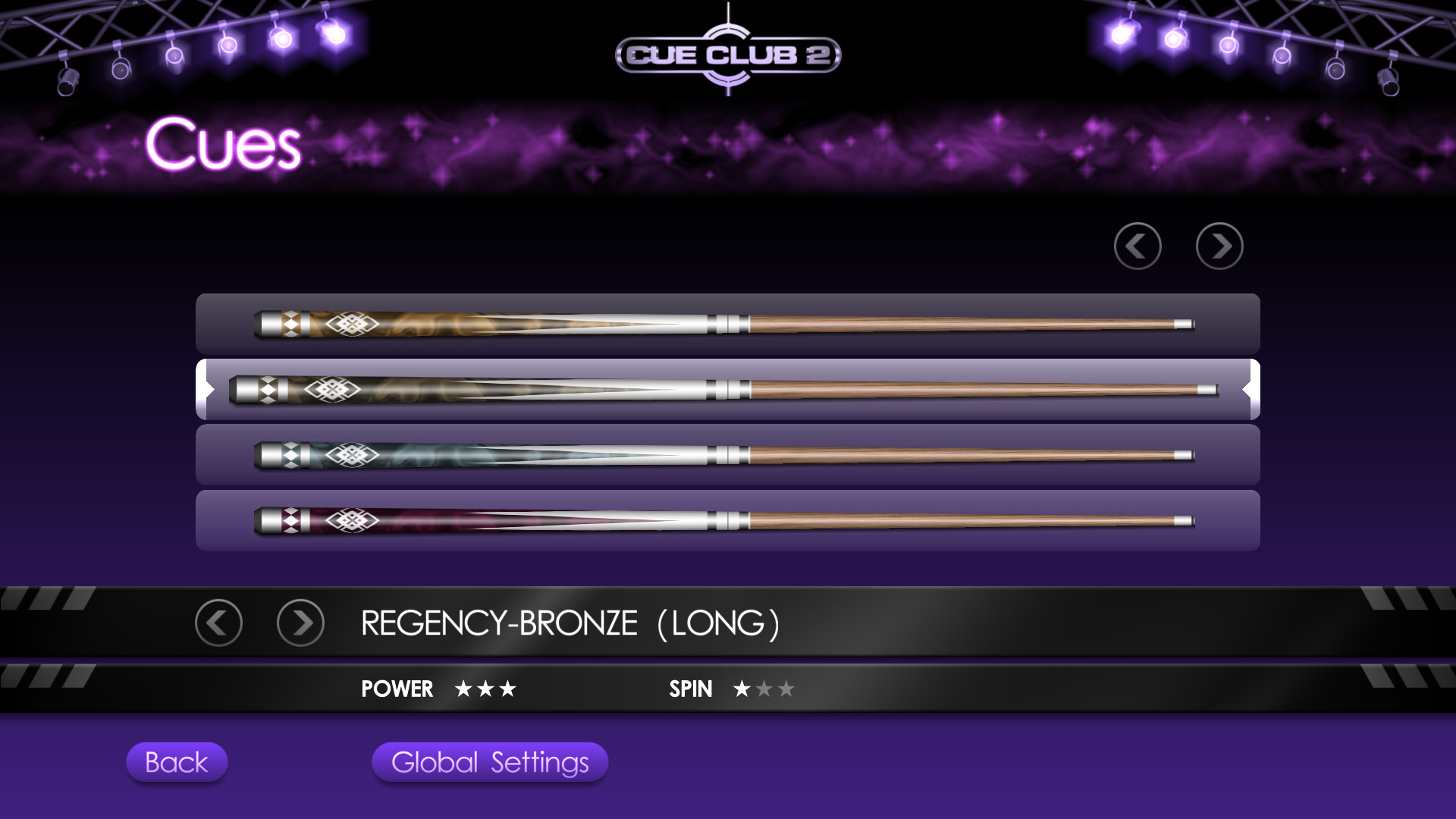Open next cue variant with name arrow
1456x819 pixels.
click(x=300, y=622)
